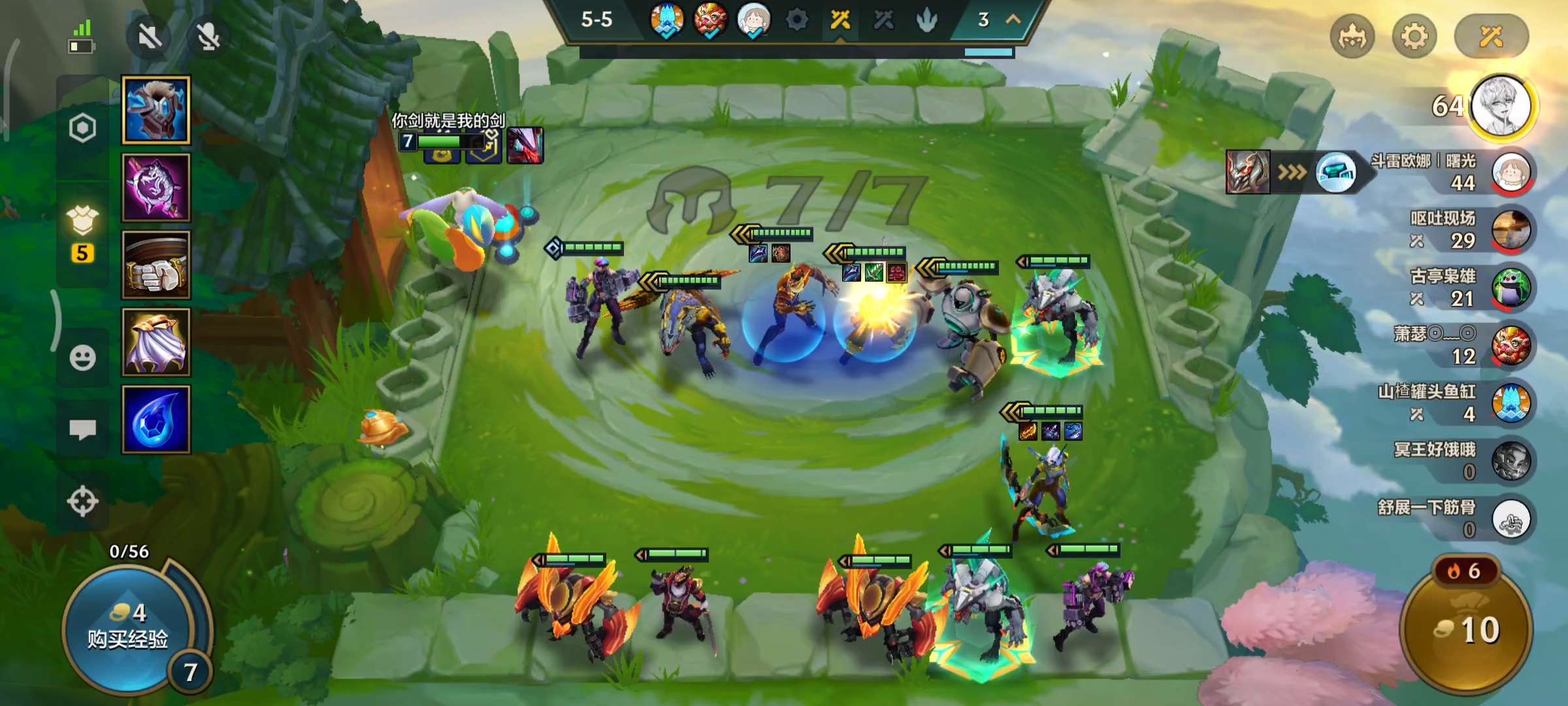Toggle the muted microphone icon

[x=208, y=37]
